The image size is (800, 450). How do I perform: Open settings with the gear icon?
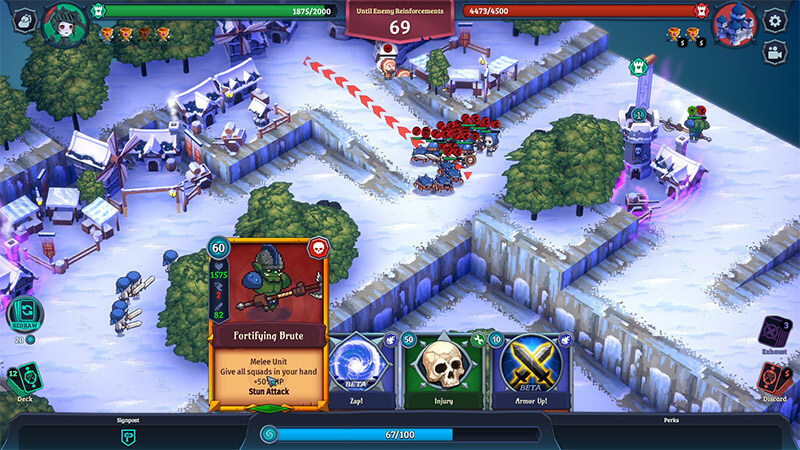click(774, 20)
